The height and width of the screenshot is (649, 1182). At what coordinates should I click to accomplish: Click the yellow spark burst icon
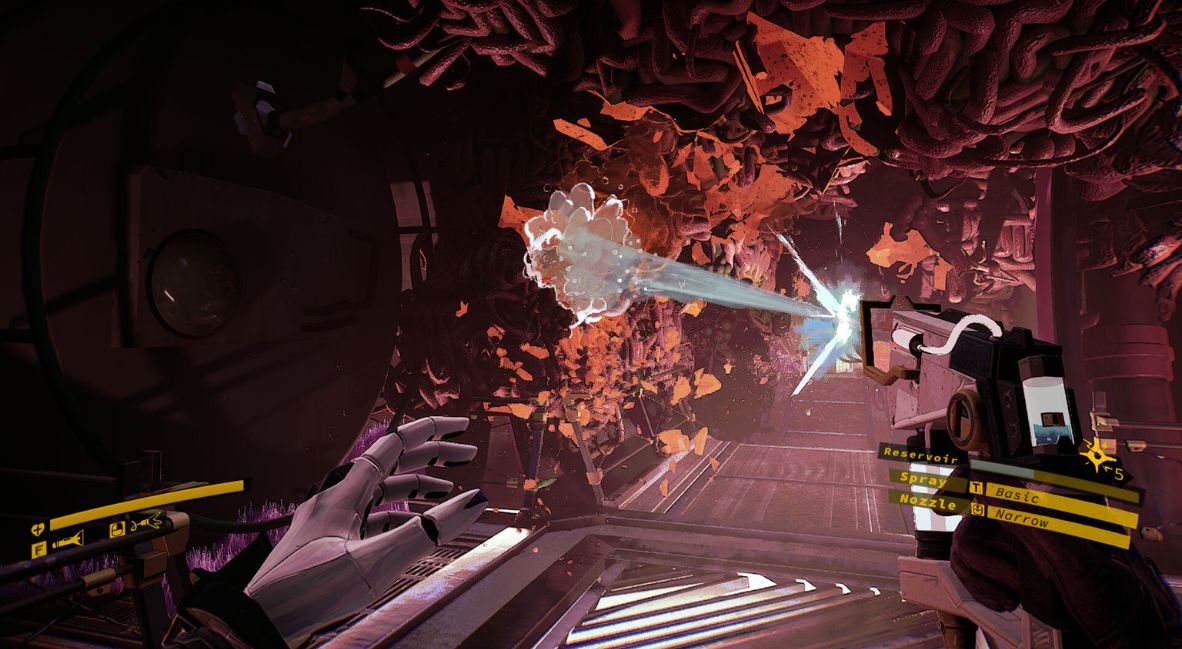1101,459
